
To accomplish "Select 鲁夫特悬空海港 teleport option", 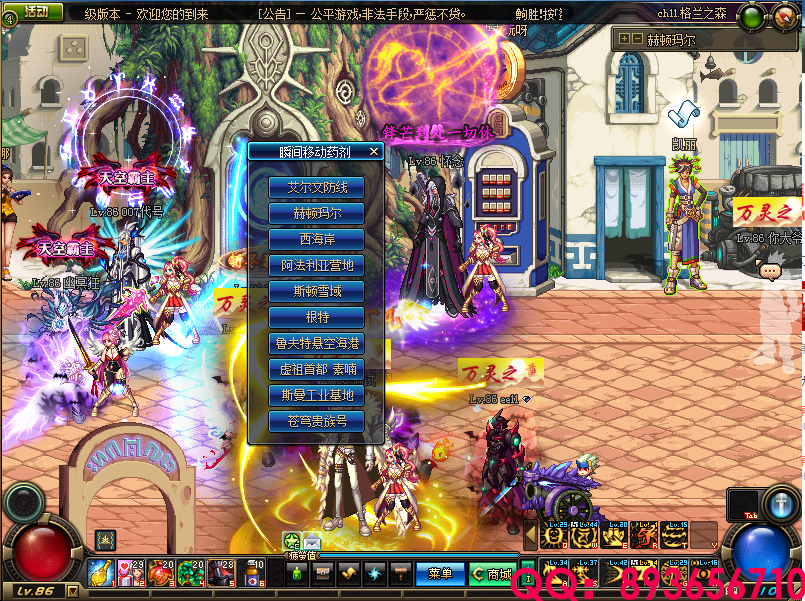I will click(x=316, y=343).
